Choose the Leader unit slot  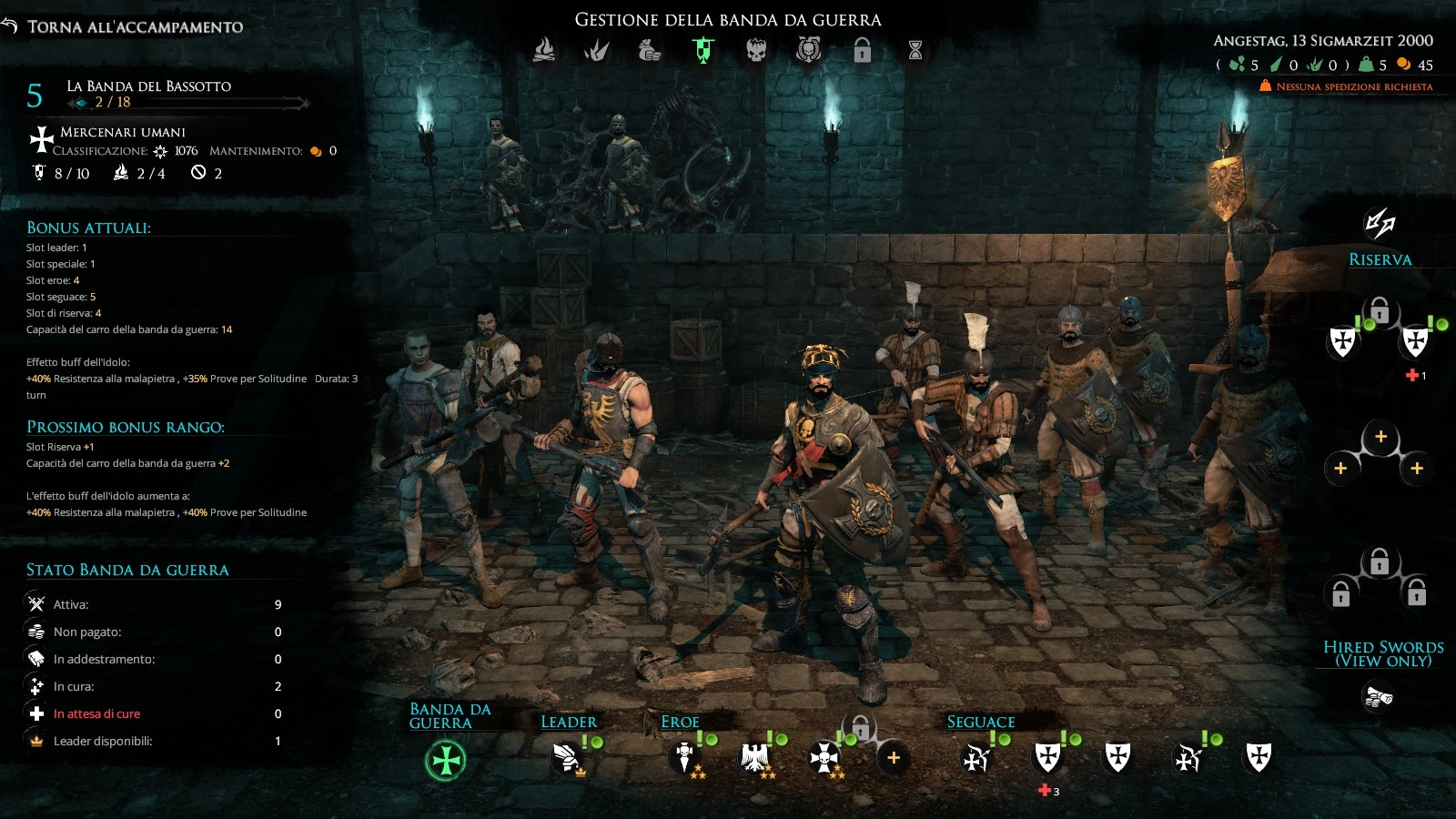(x=567, y=758)
